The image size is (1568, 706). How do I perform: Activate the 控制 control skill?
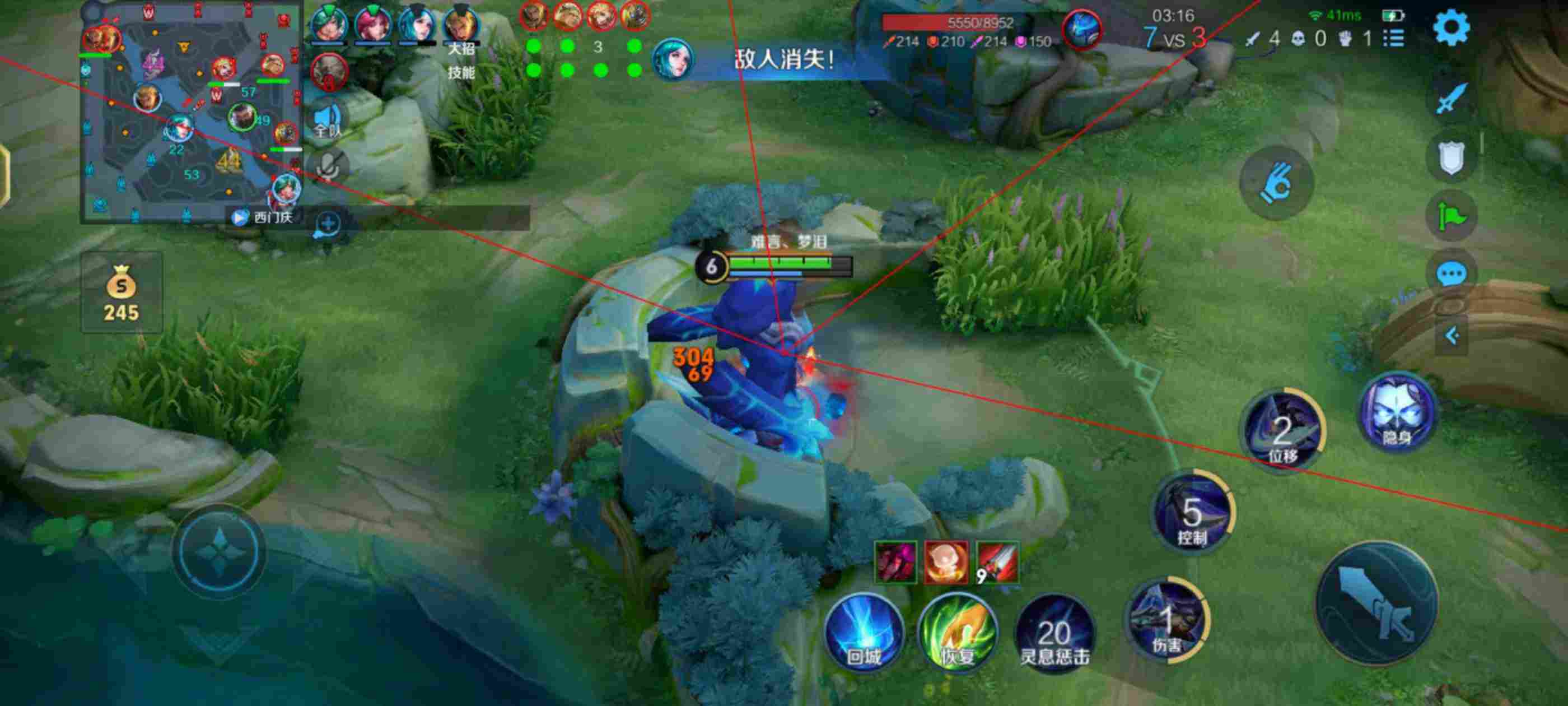coord(1192,513)
